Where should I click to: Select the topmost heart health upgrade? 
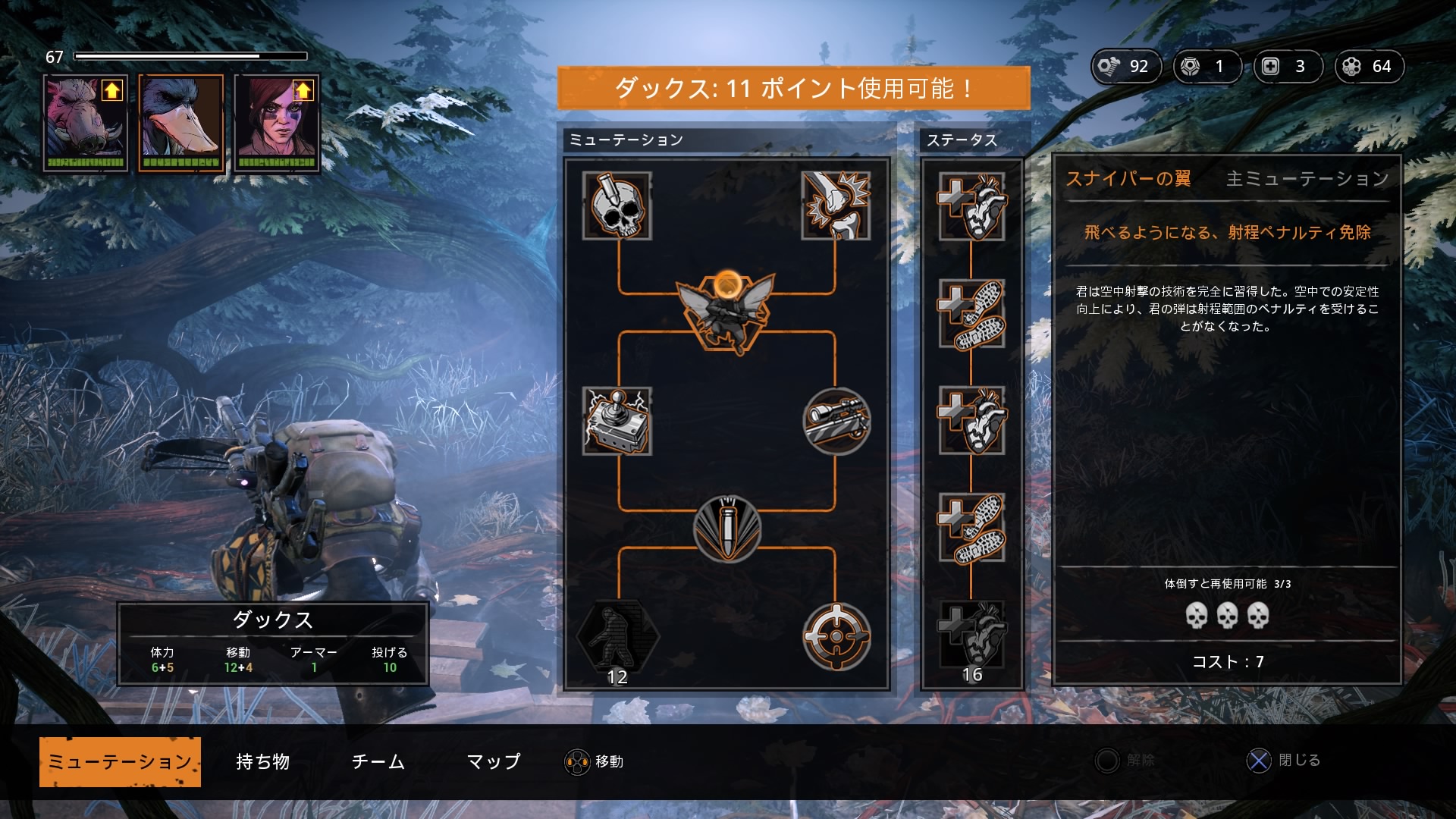[971, 206]
